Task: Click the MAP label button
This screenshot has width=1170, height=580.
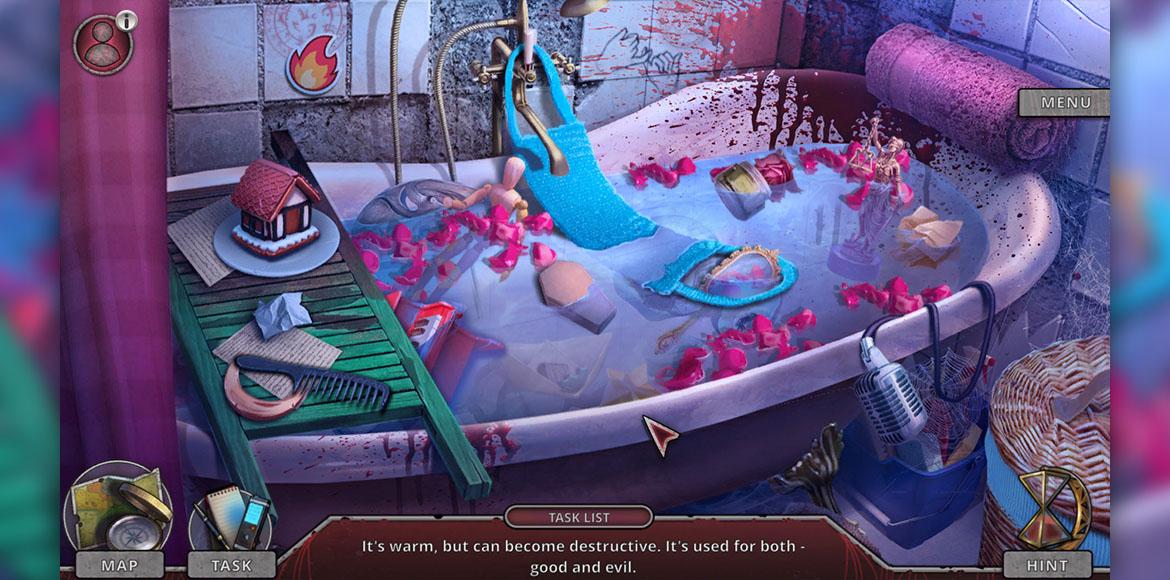Action: click(x=119, y=565)
